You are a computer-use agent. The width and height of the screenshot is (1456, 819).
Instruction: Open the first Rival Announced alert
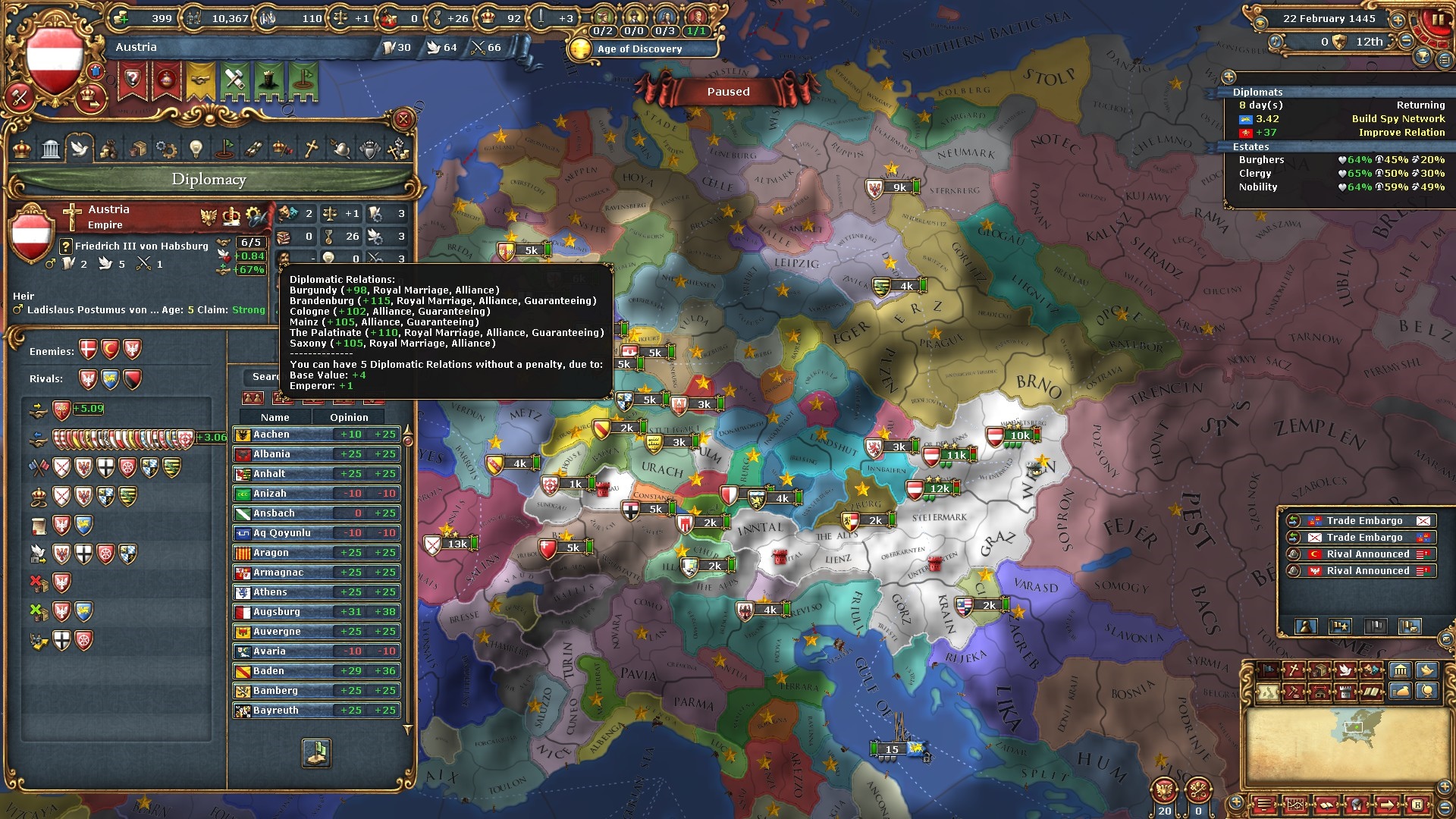(x=1362, y=554)
